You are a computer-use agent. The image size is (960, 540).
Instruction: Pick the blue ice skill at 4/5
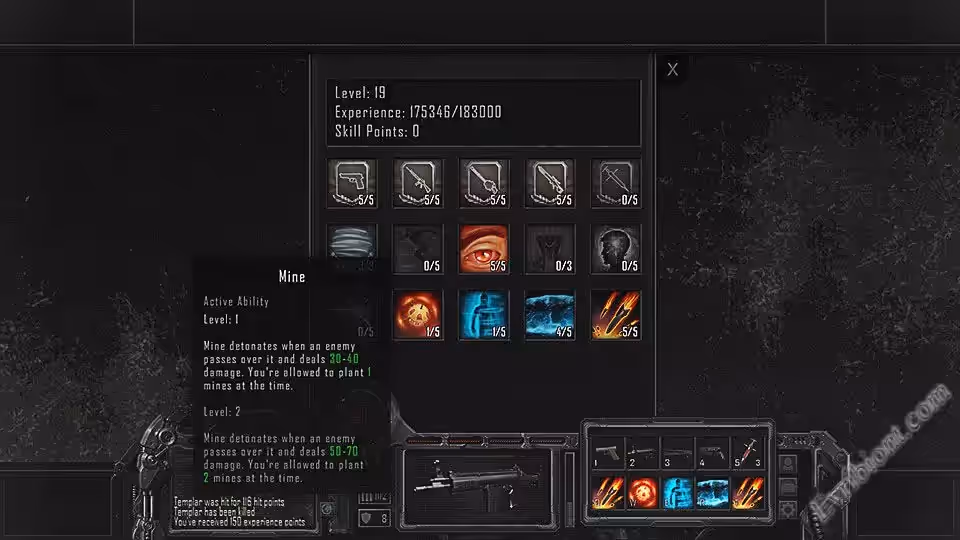pos(550,315)
